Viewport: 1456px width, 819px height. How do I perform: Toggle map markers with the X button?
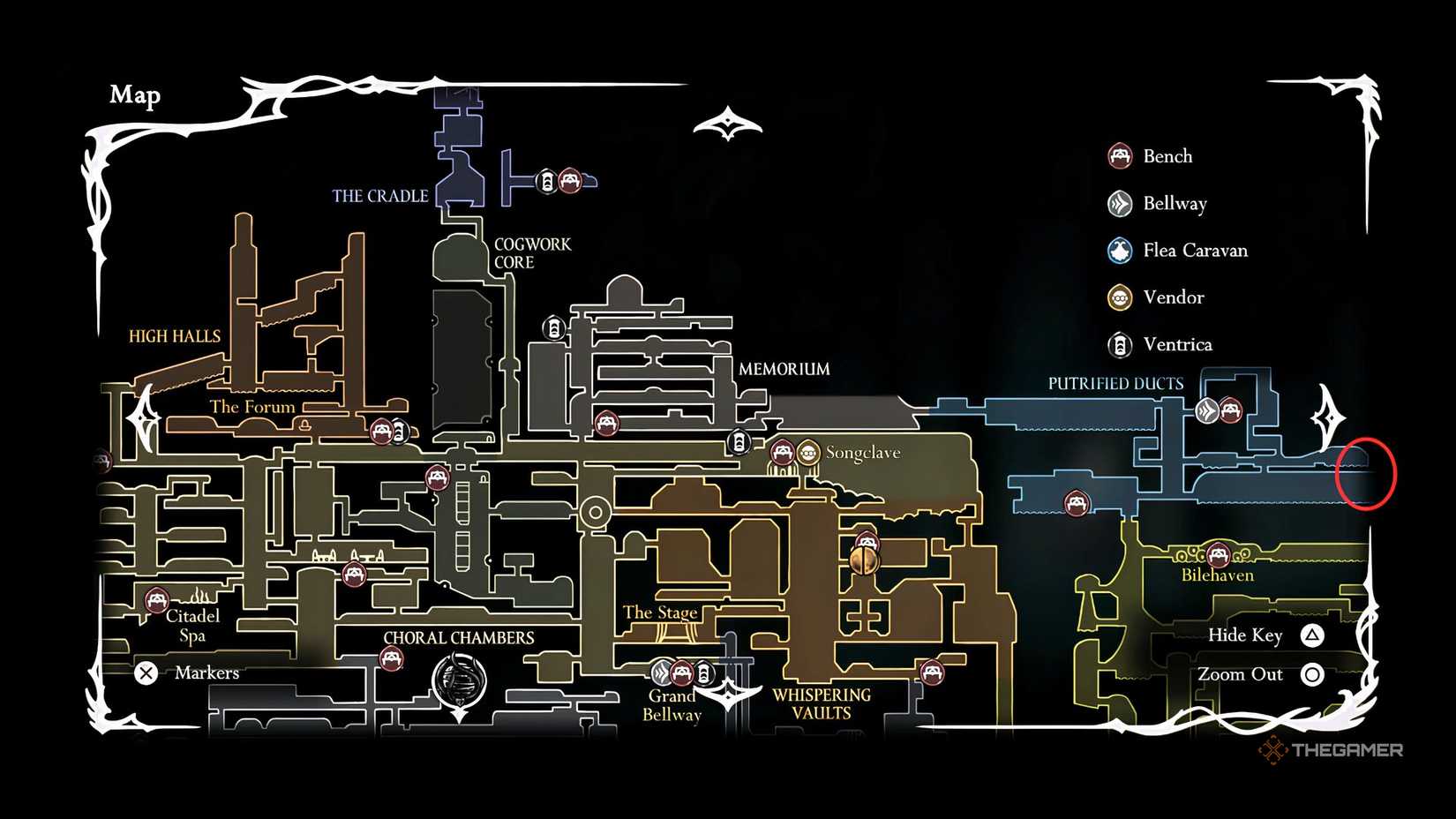point(146,672)
